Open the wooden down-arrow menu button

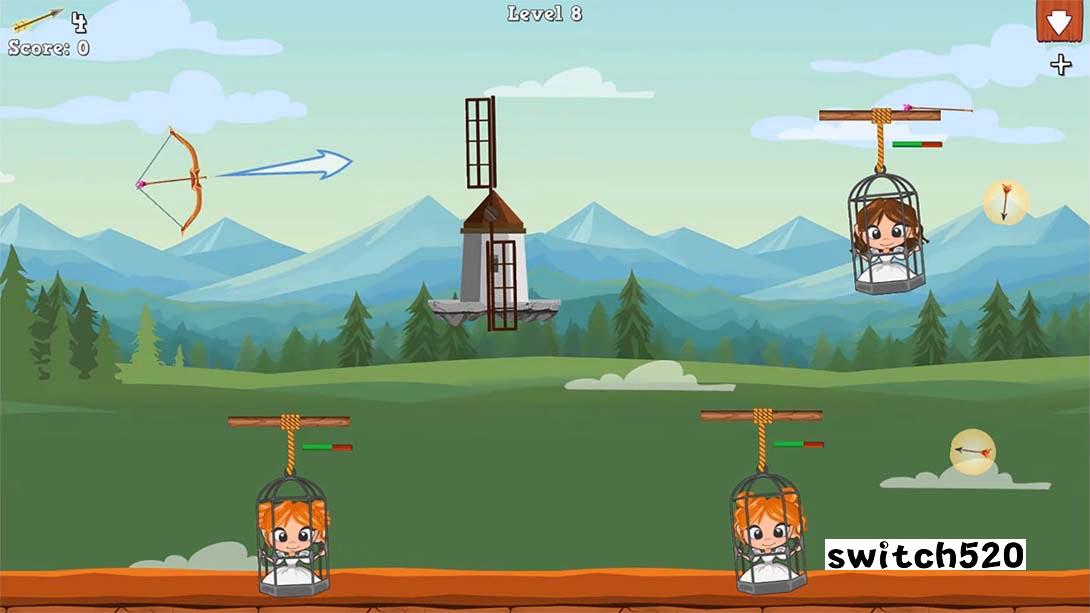tap(1059, 20)
